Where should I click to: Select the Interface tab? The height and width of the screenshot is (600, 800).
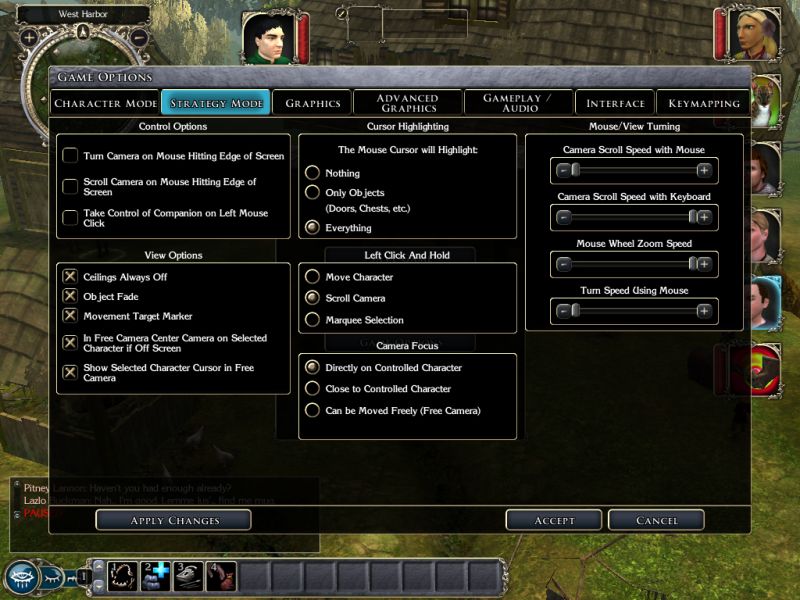click(615, 103)
